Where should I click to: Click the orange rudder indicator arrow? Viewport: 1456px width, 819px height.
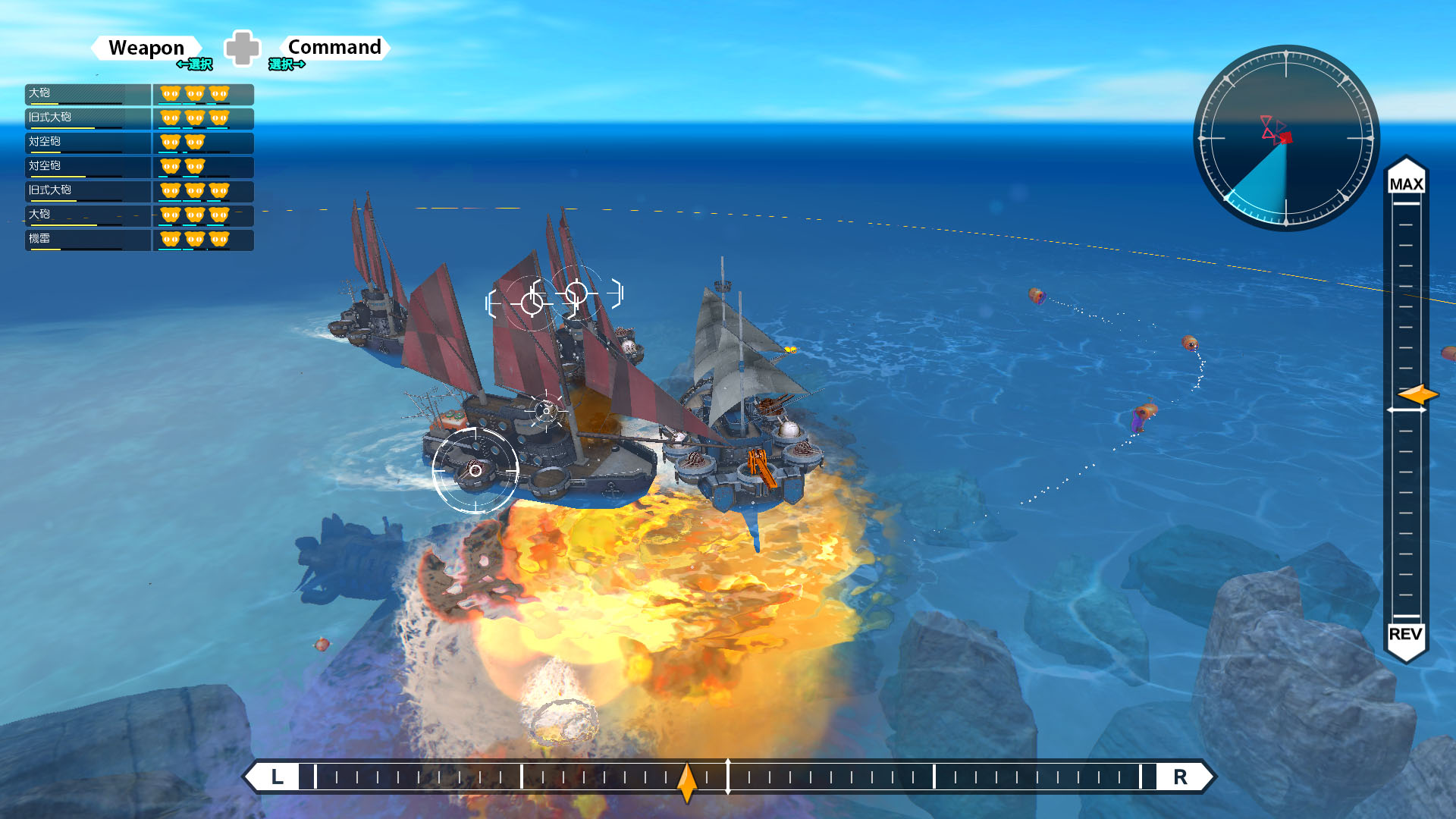tap(687, 781)
